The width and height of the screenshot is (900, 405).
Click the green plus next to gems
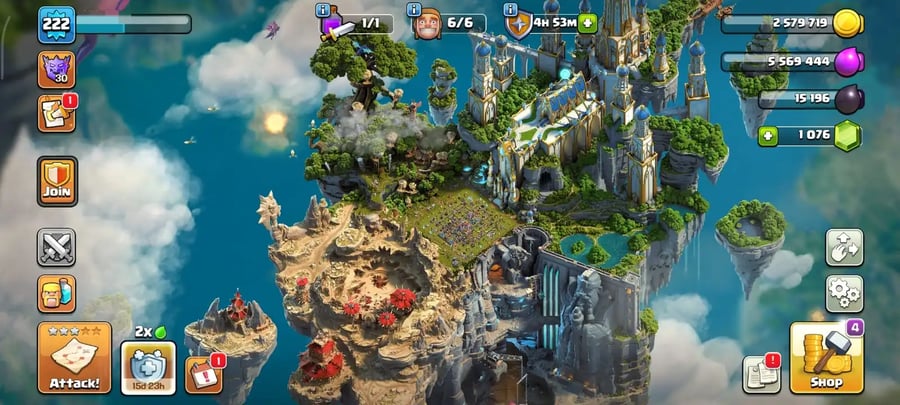[x=768, y=135]
